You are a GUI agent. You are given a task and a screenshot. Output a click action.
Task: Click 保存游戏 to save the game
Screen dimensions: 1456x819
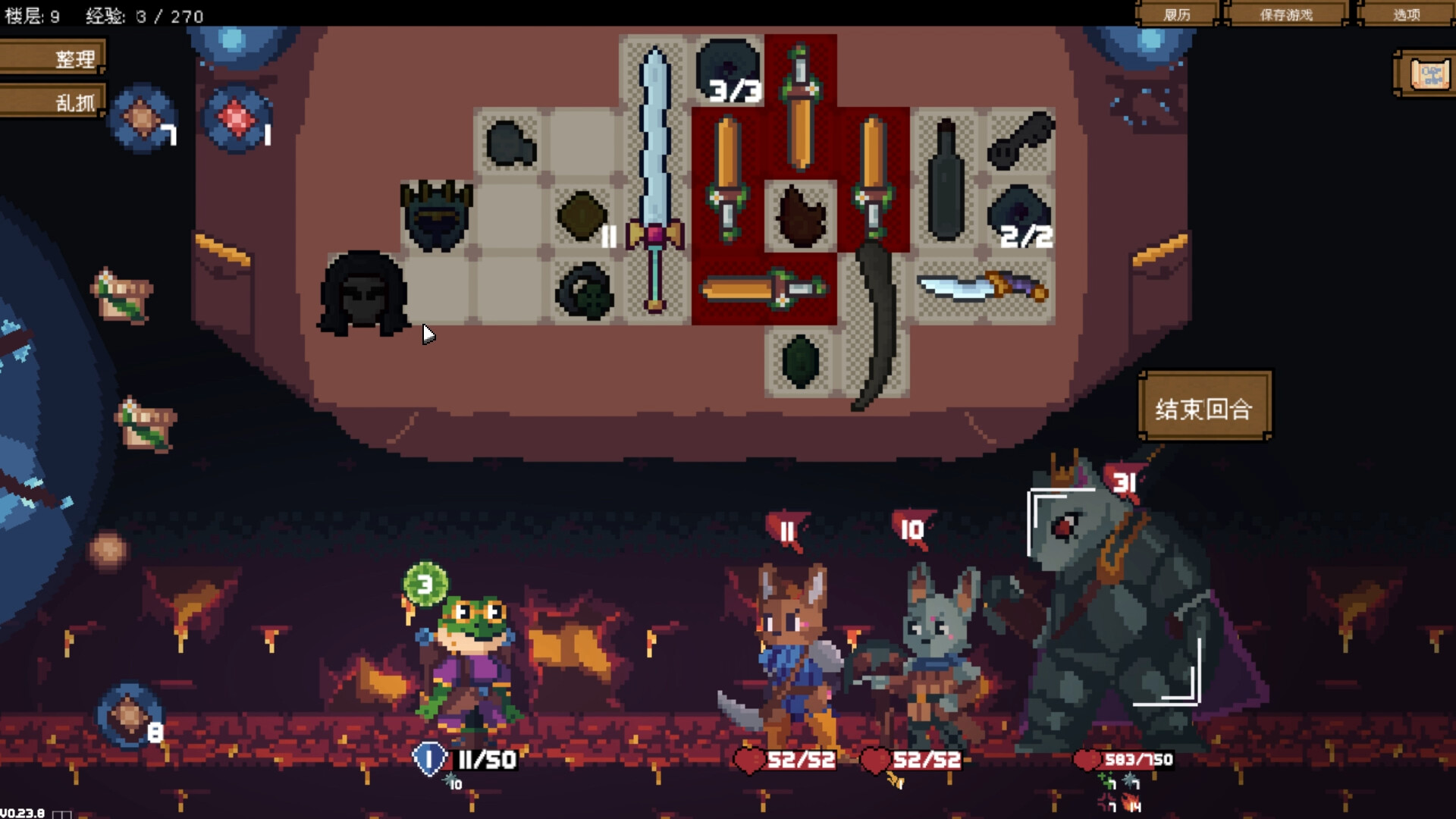(x=1289, y=14)
